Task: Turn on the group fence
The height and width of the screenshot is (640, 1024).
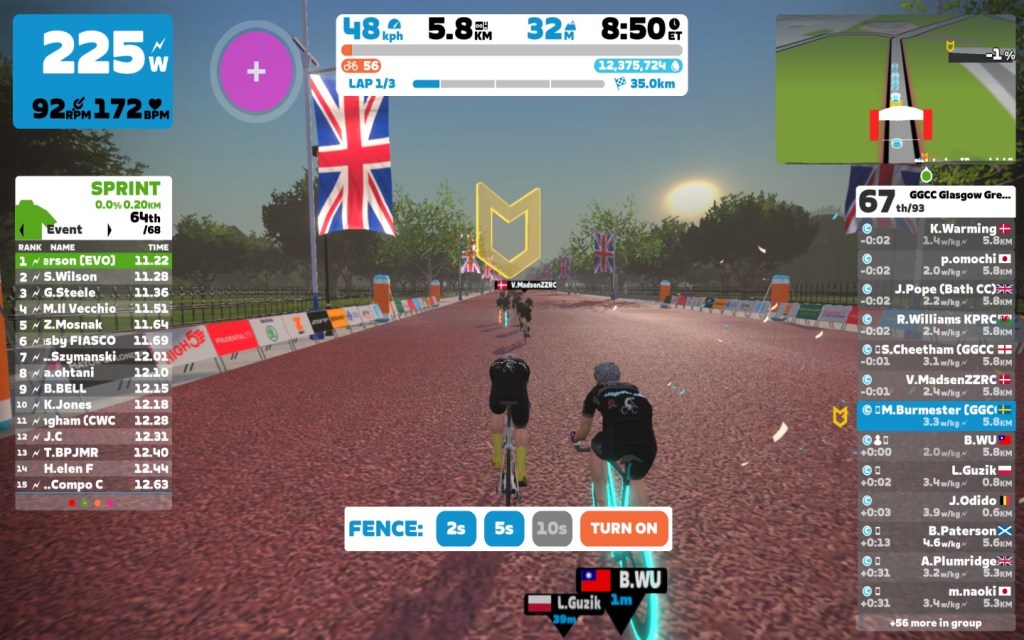Action: click(623, 529)
